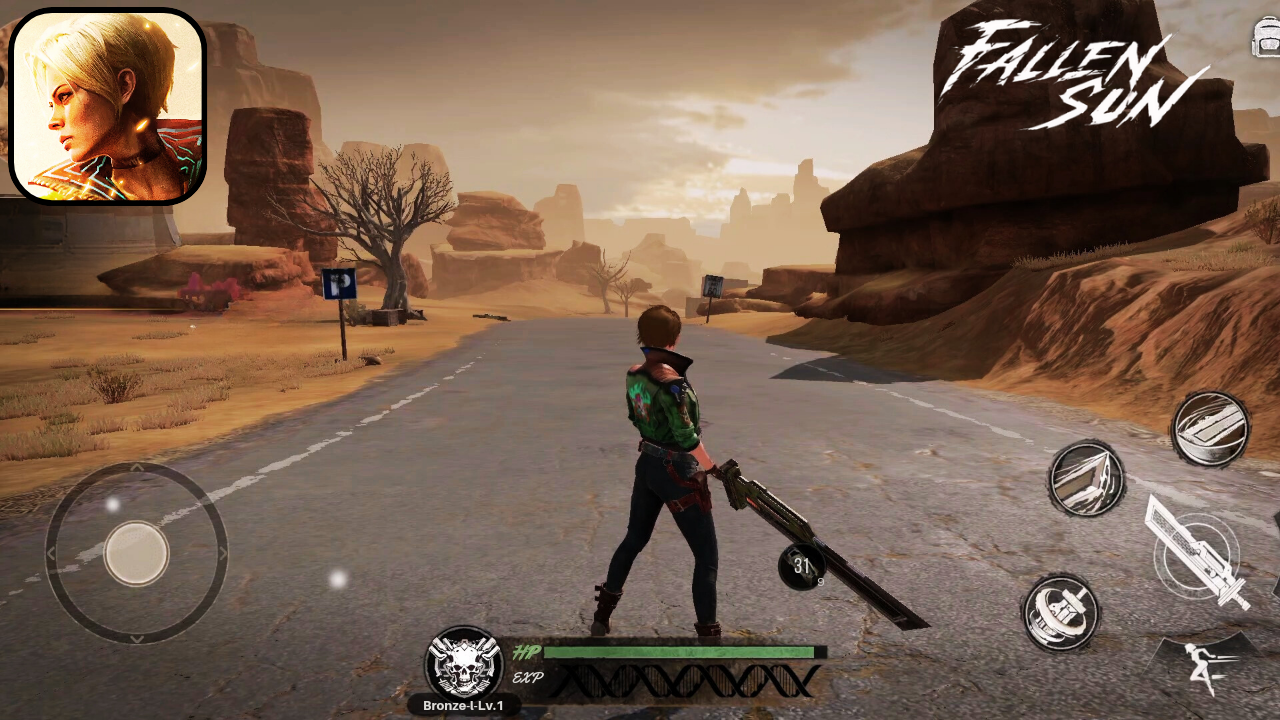
Task: Open the backpack inventory
Action: (x=1265, y=38)
